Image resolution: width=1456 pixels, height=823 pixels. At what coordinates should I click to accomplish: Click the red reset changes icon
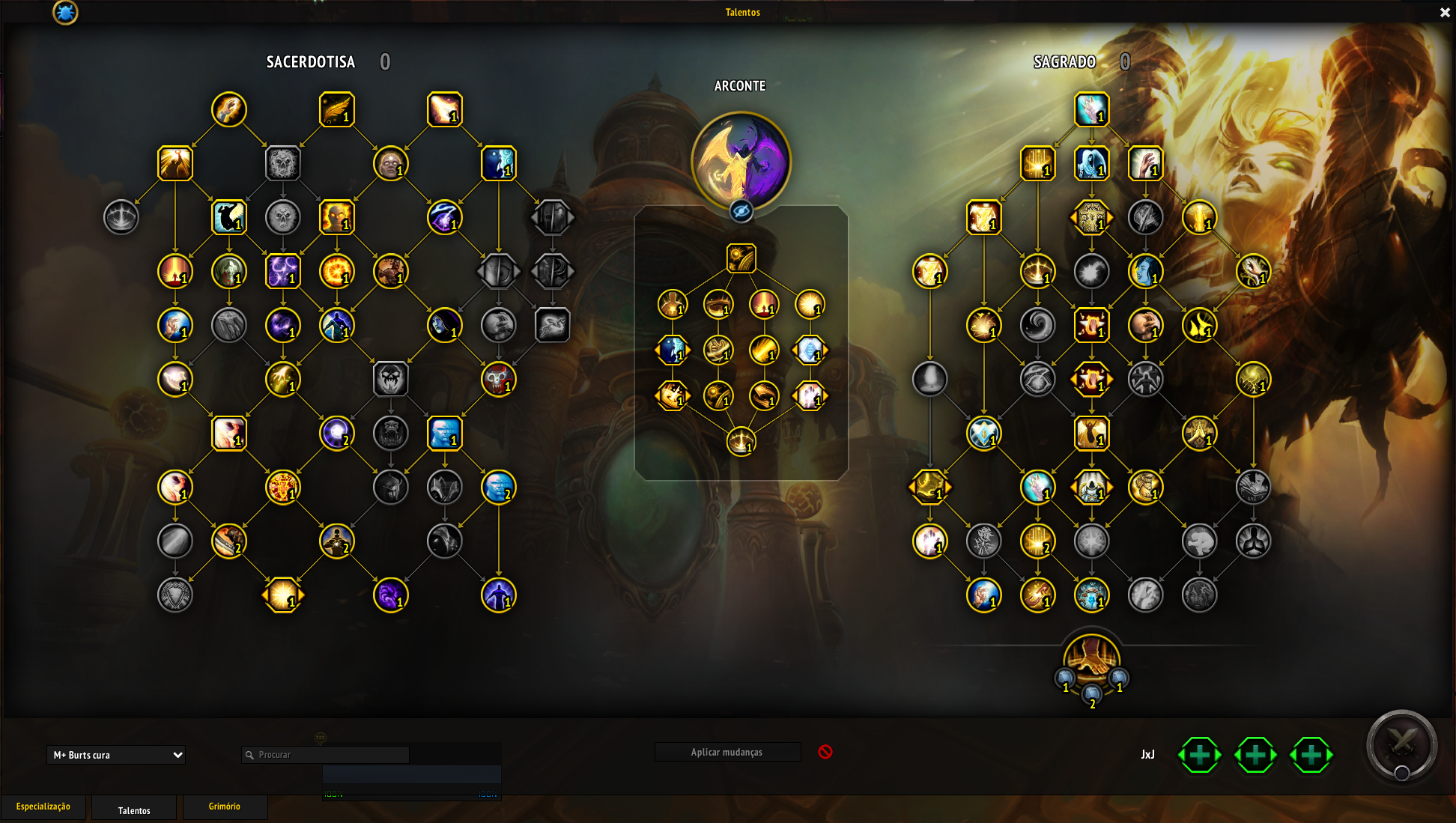coord(825,752)
